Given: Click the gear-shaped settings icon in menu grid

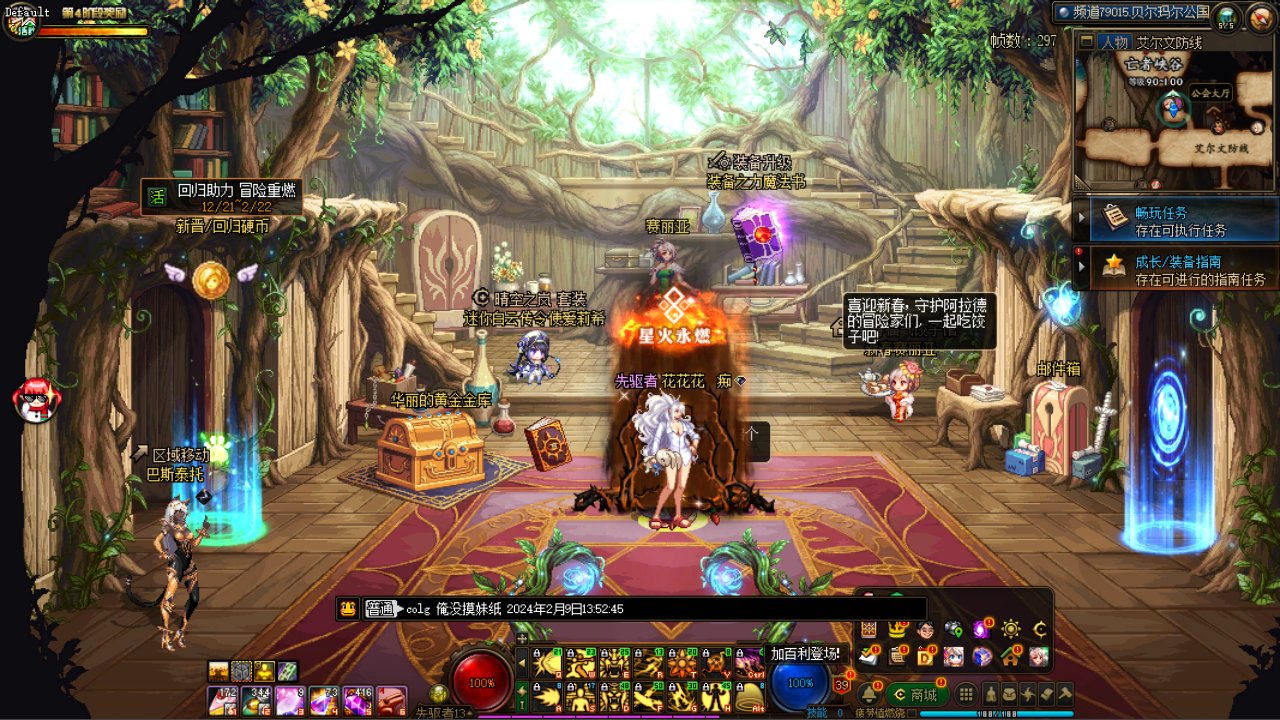Looking at the screenshot, I should [1011, 629].
